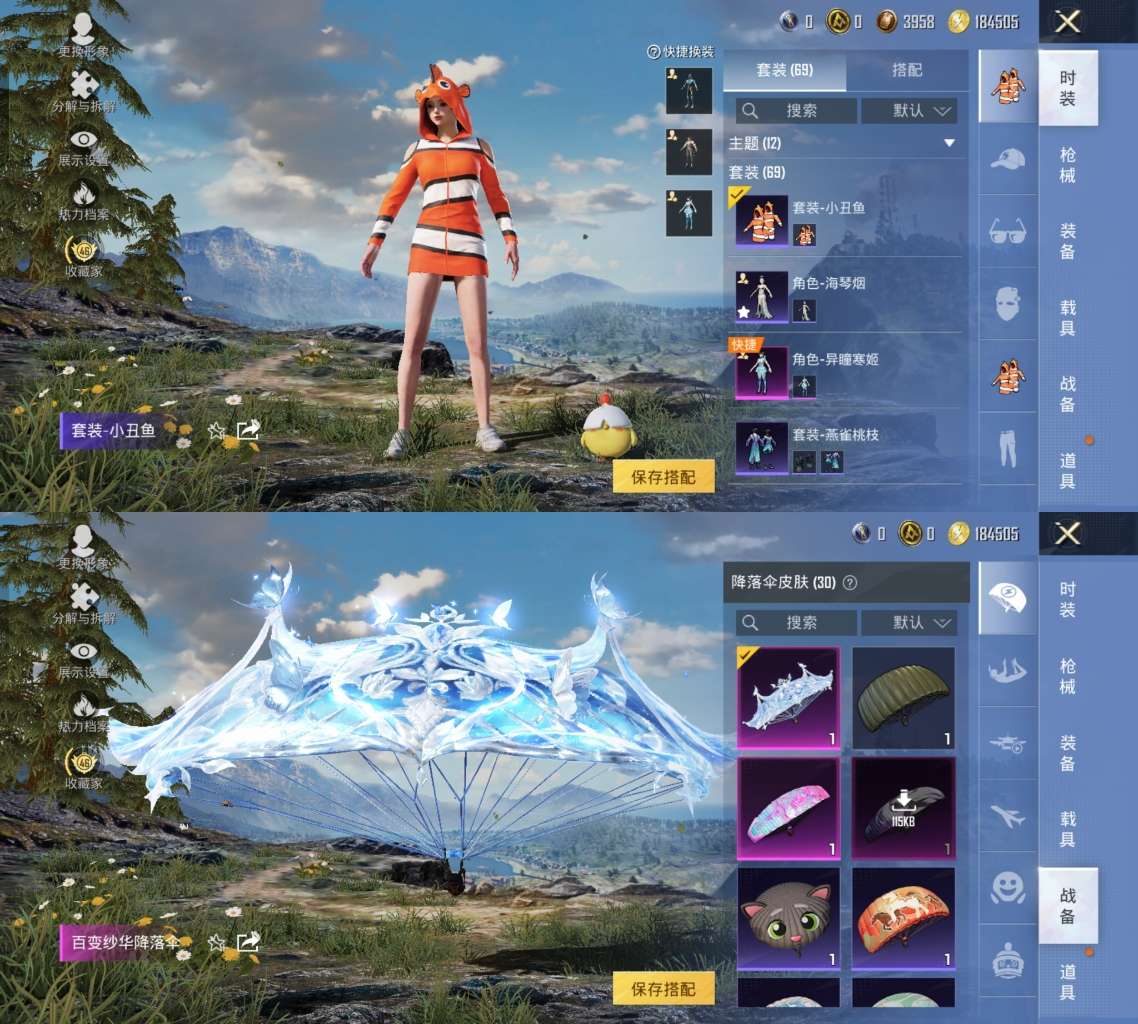1138x1024 pixels.
Task: Choose the 角色-异瞳寒姬 outfit row
Action: (x=848, y=371)
